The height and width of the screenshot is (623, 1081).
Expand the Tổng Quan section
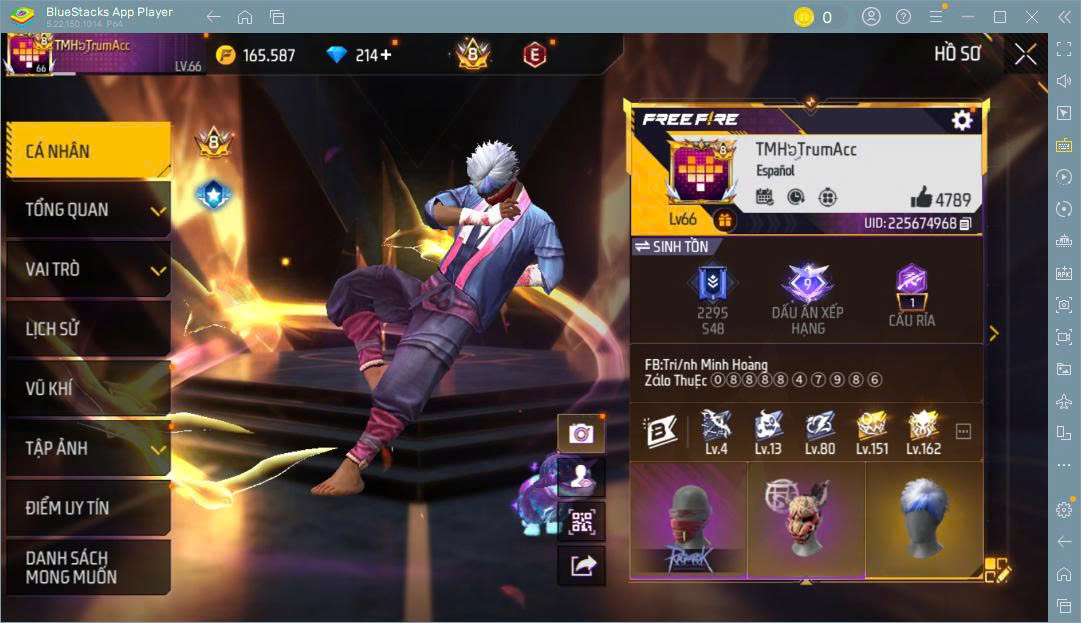(88, 210)
